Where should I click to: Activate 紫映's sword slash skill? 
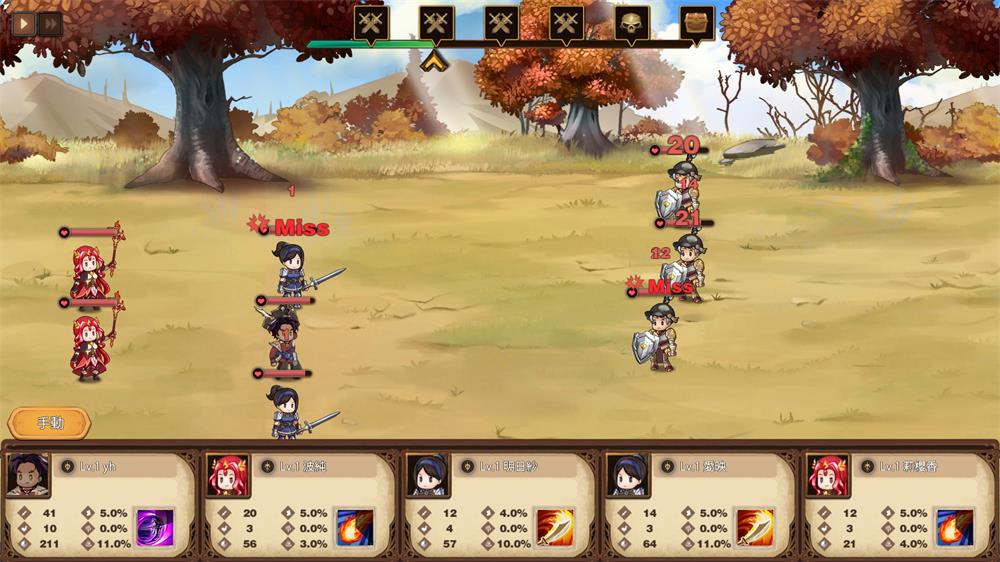point(755,526)
